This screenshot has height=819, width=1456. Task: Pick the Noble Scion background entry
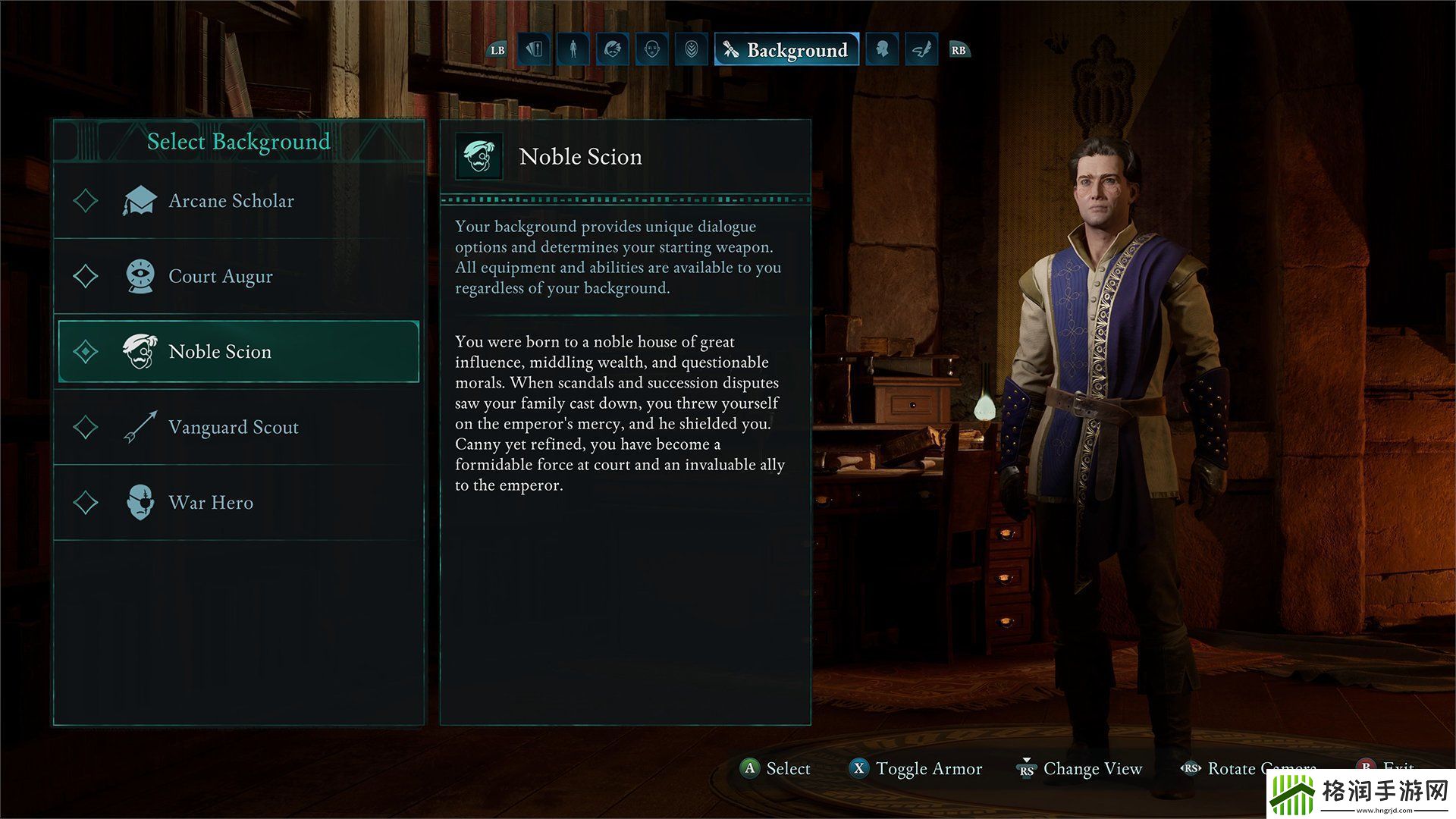pyautogui.click(x=220, y=352)
